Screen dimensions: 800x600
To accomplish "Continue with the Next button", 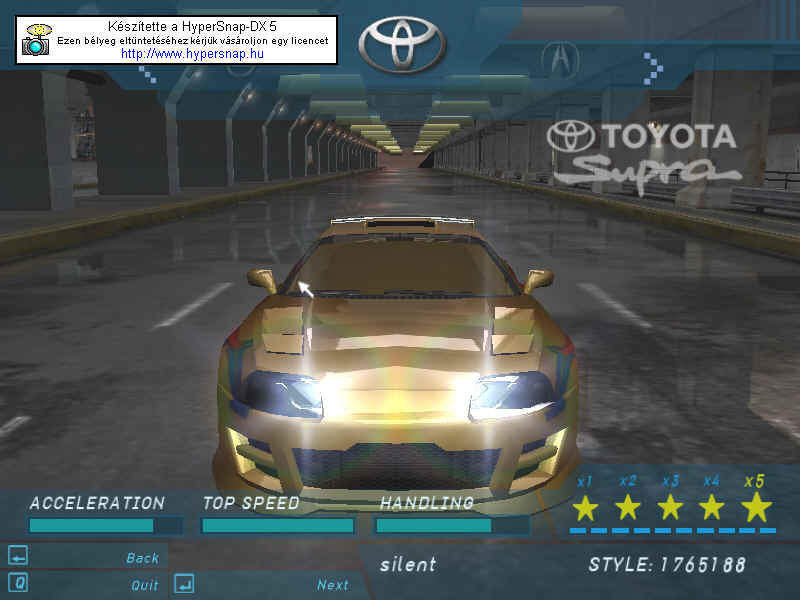I will 332,585.
